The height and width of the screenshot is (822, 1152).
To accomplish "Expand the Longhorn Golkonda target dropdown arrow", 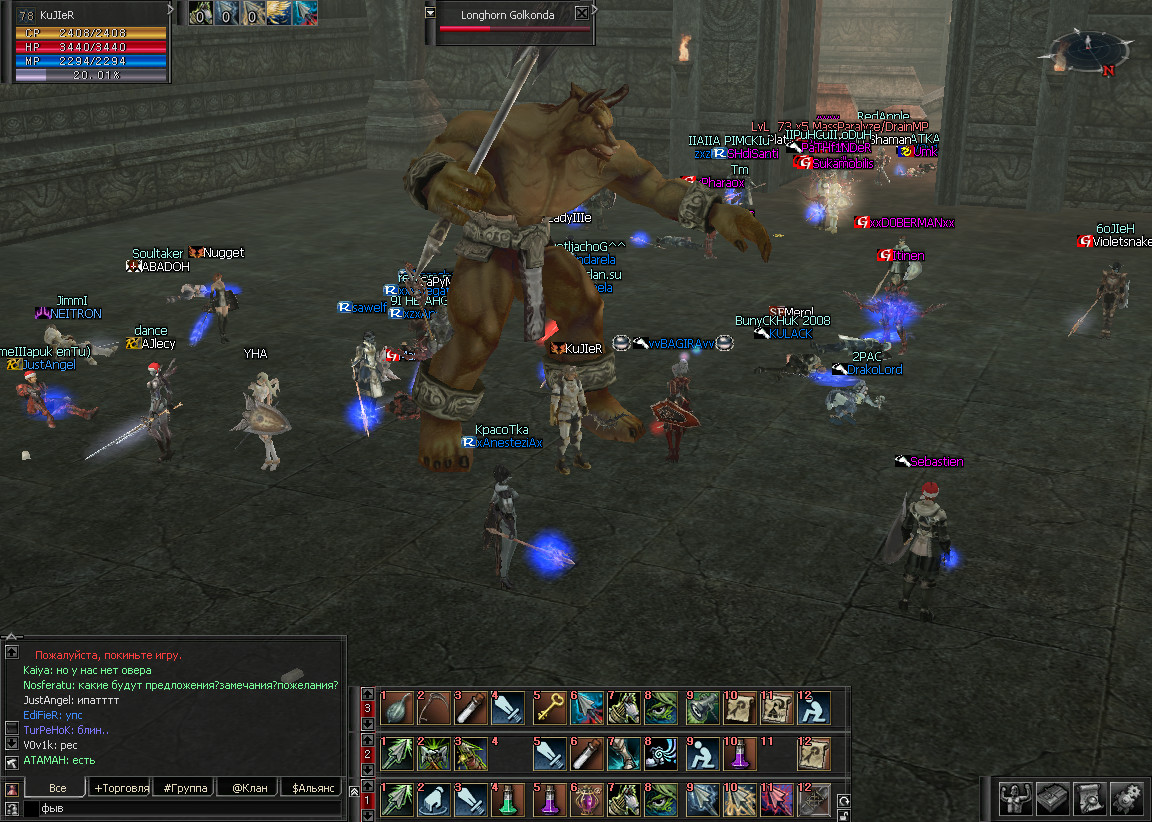I will point(430,13).
